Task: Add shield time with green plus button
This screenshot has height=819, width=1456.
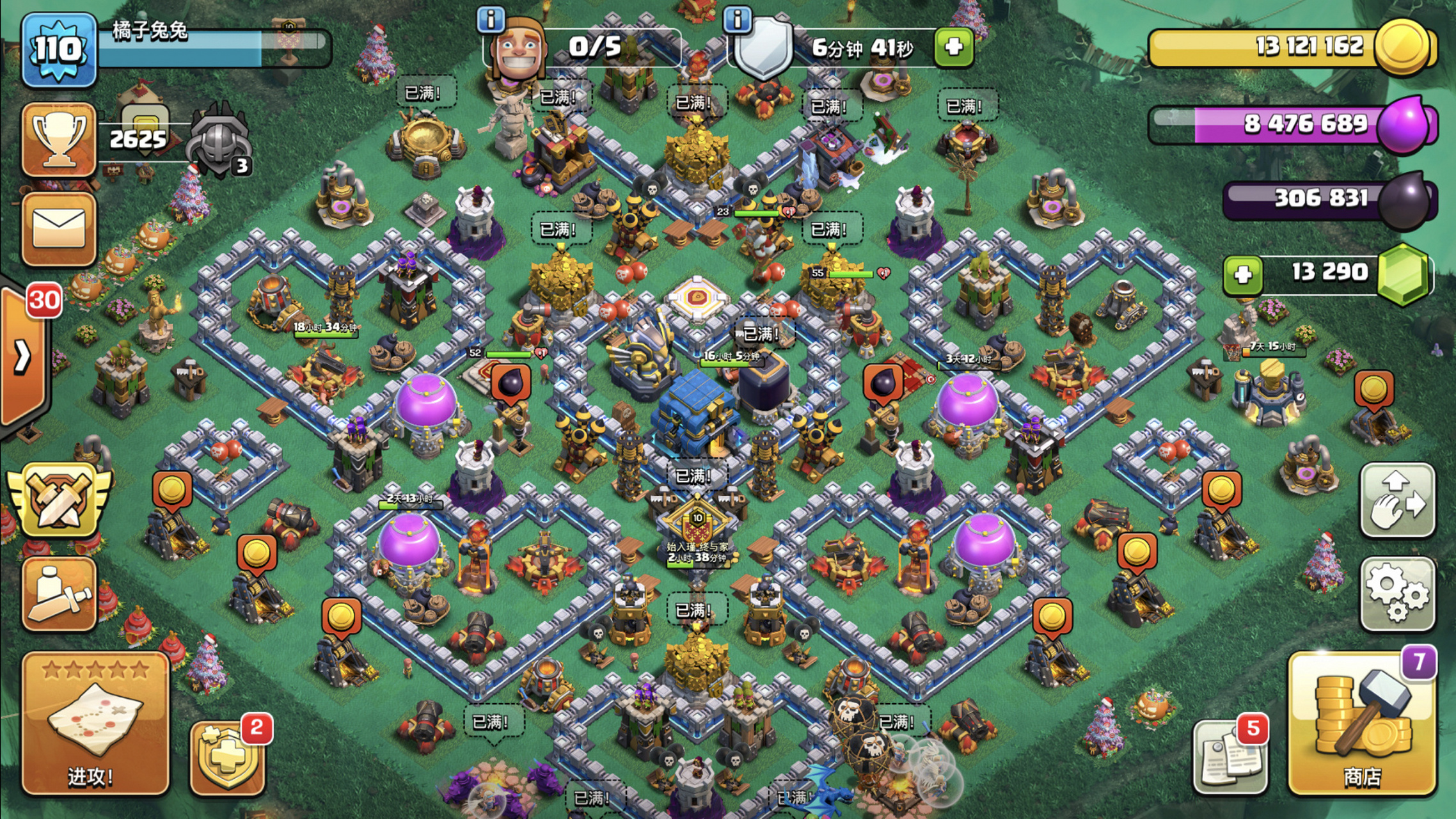Action: [953, 47]
